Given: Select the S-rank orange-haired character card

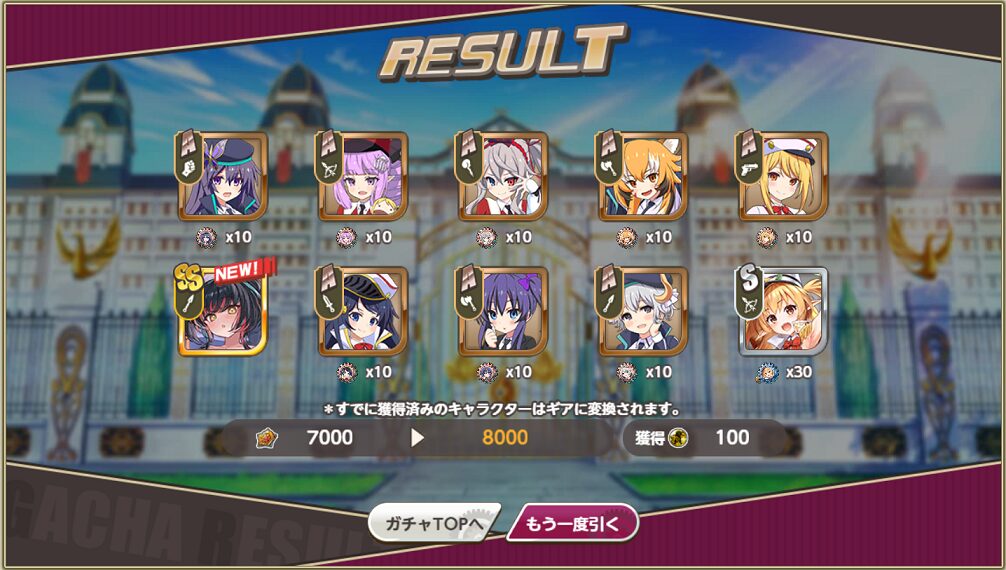Looking at the screenshot, I should click(x=783, y=311).
